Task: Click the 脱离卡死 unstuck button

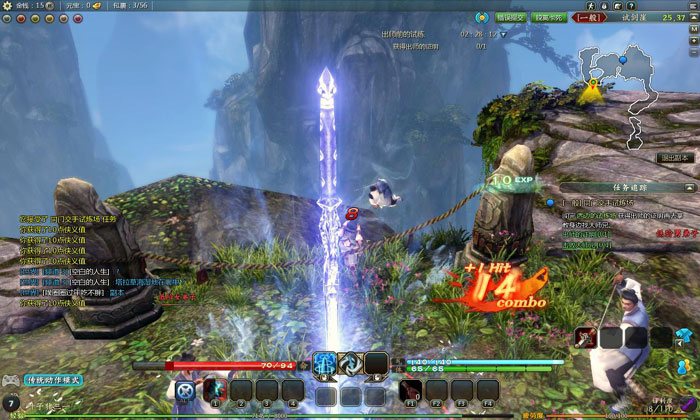Action: (x=549, y=17)
